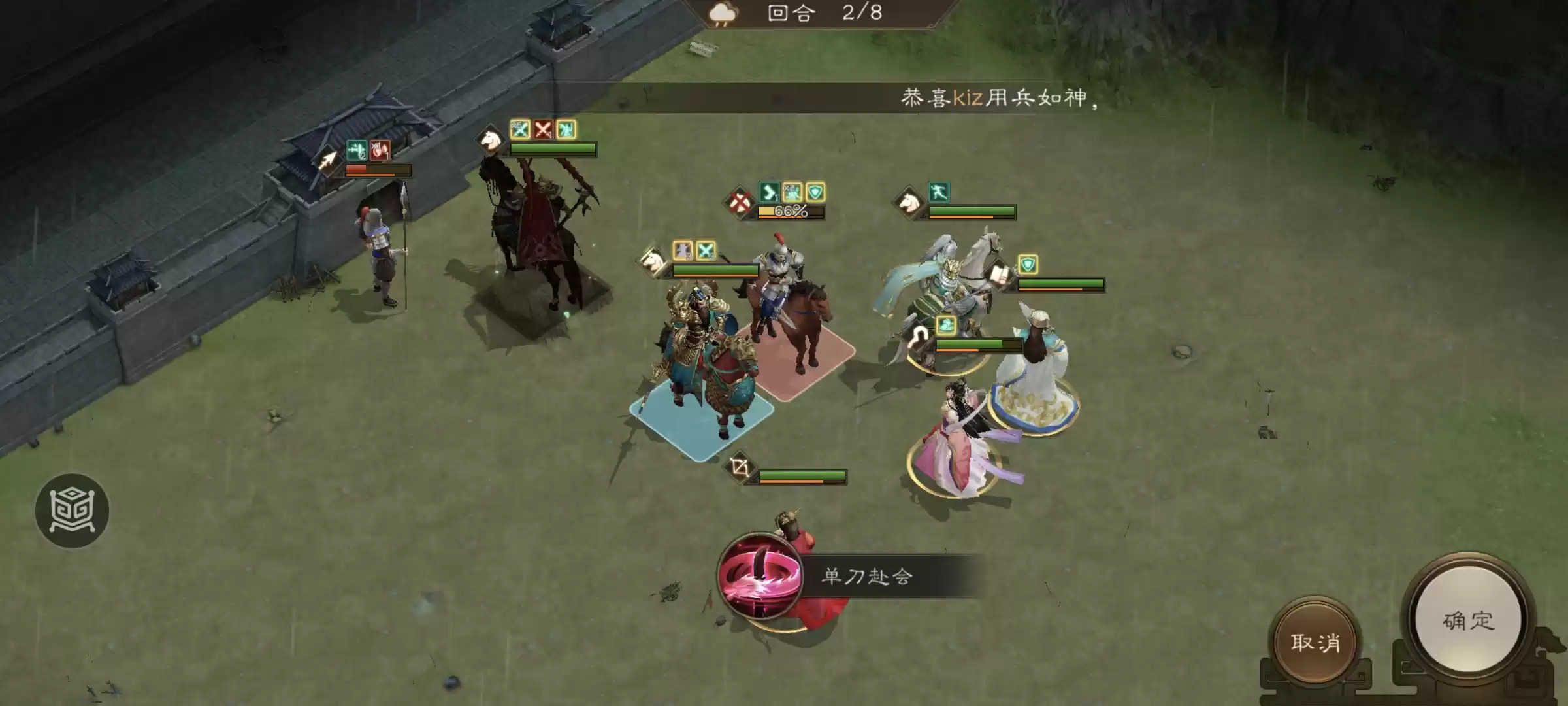This screenshot has width=1568, height=706.
Task: Click the green arrow buff icon above the 66% bar
Action: point(768,193)
